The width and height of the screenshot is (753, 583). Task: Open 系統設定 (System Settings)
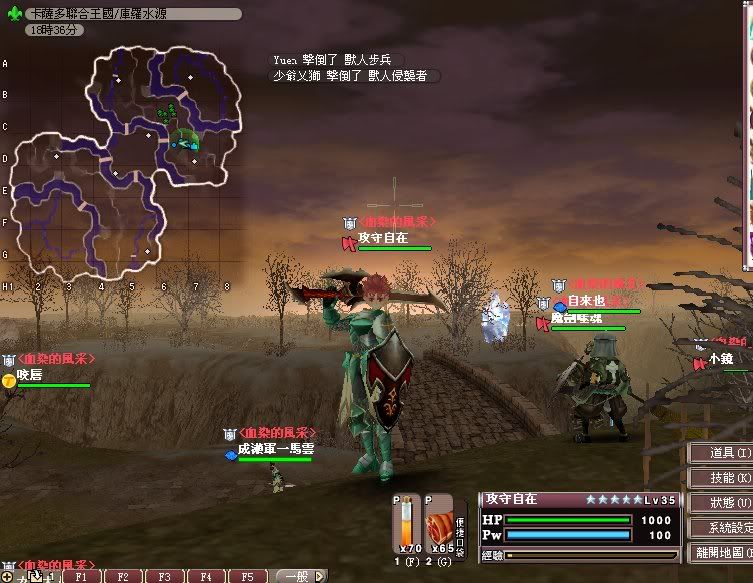coord(721,527)
